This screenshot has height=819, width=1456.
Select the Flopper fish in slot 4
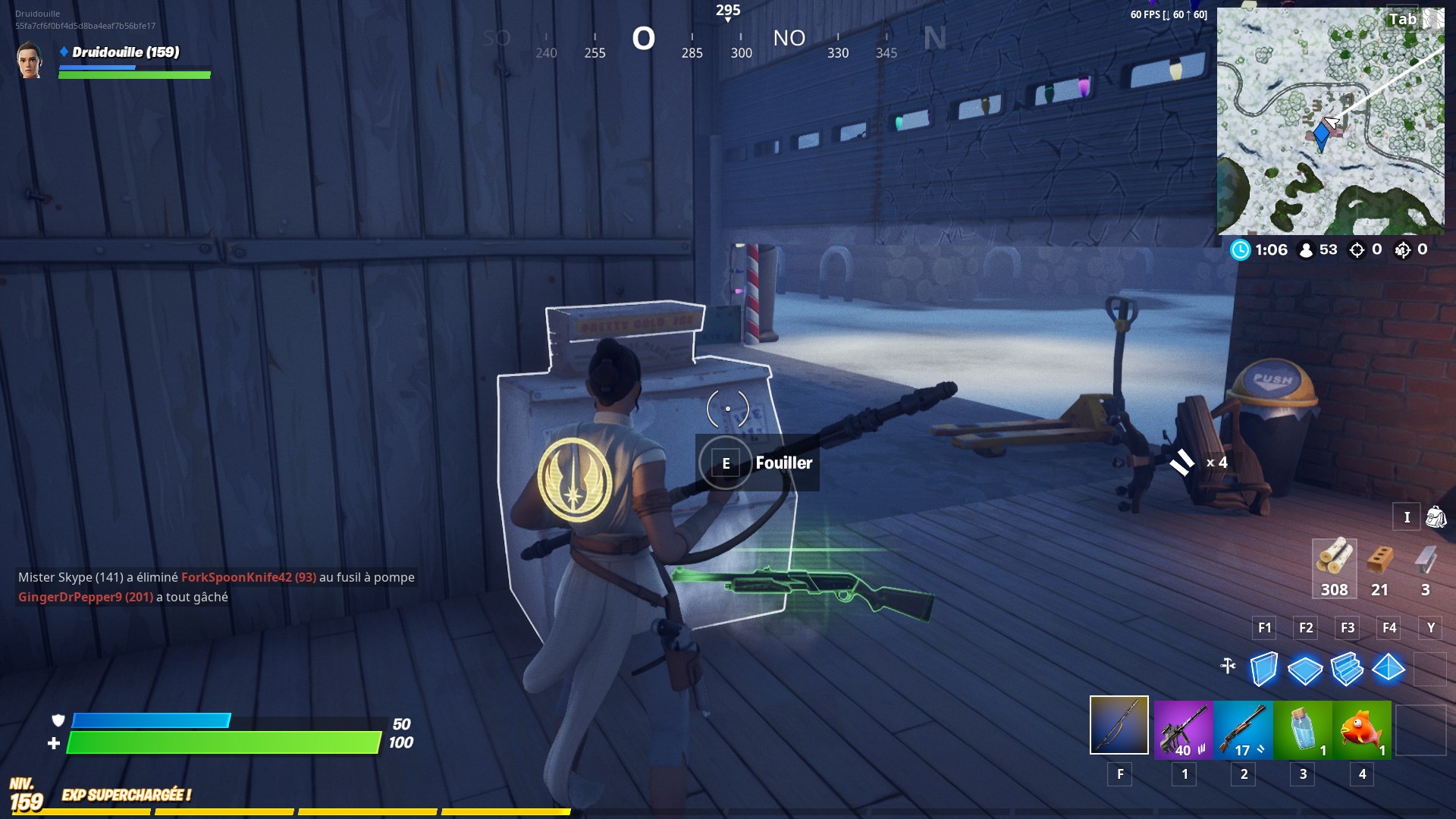click(1363, 730)
